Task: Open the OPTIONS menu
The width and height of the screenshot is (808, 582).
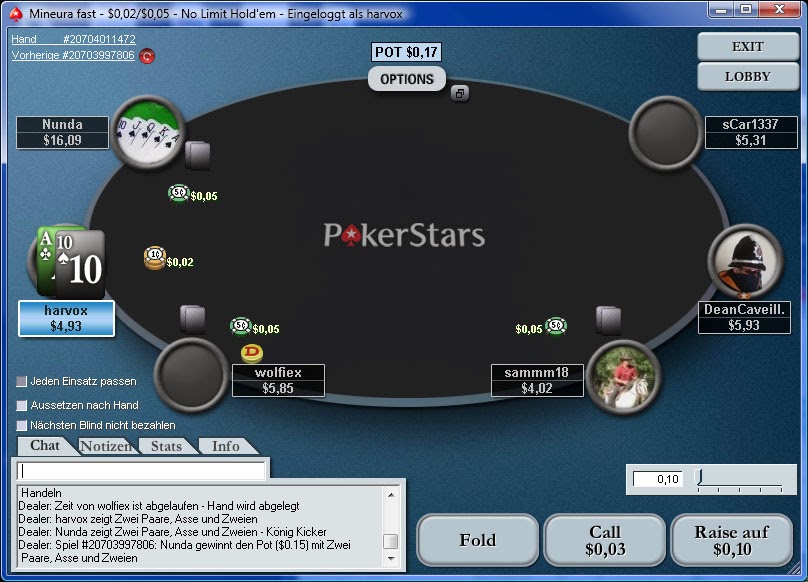Action: click(x=407, y=79)
